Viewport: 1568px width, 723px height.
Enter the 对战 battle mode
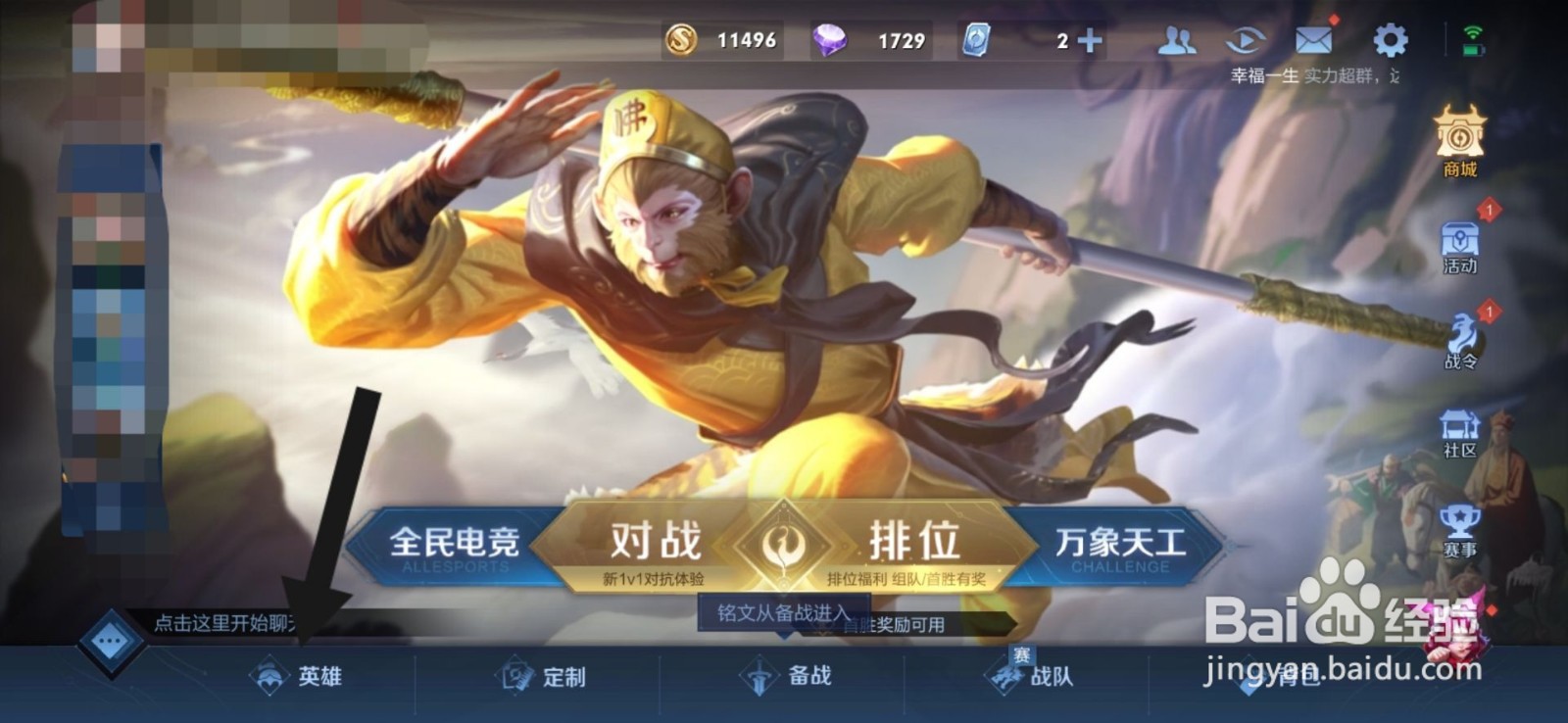[x=657, y=537]
